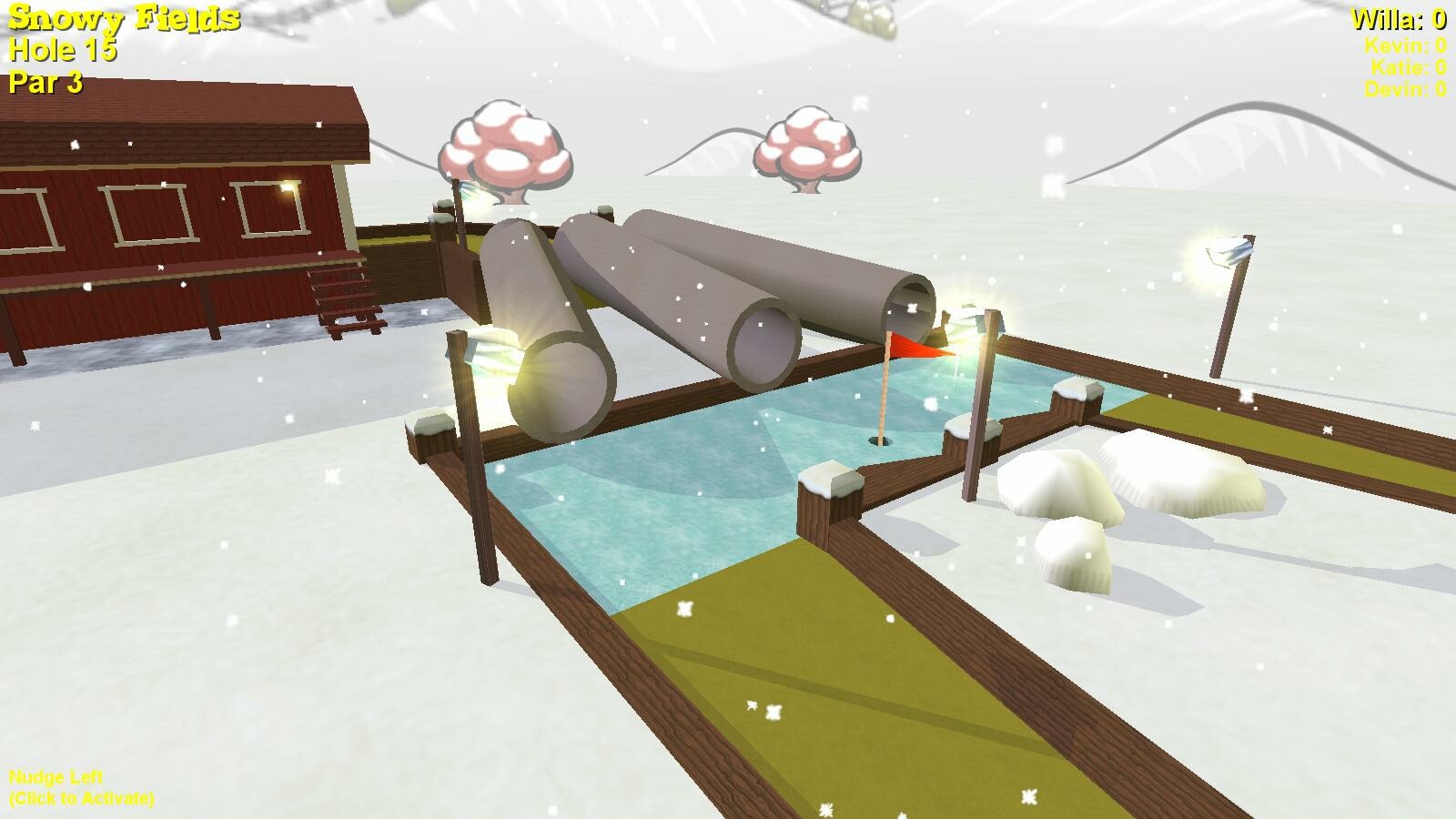This screenshot has height=819, width=1456.
Task: Click Devin's score entry
Action: (x=1405, y=89)
